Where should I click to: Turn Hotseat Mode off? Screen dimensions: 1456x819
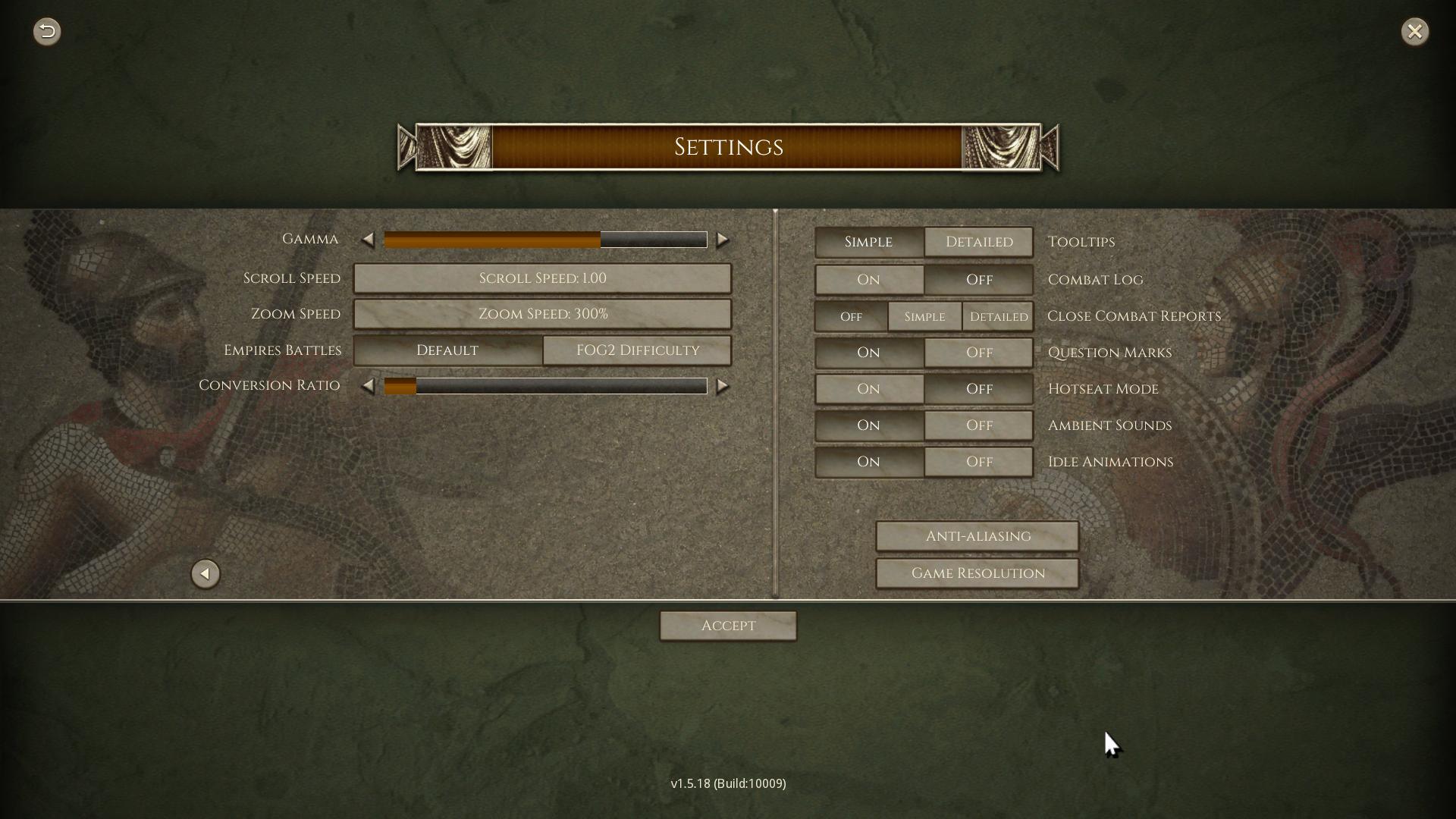(x=979, y=389)
